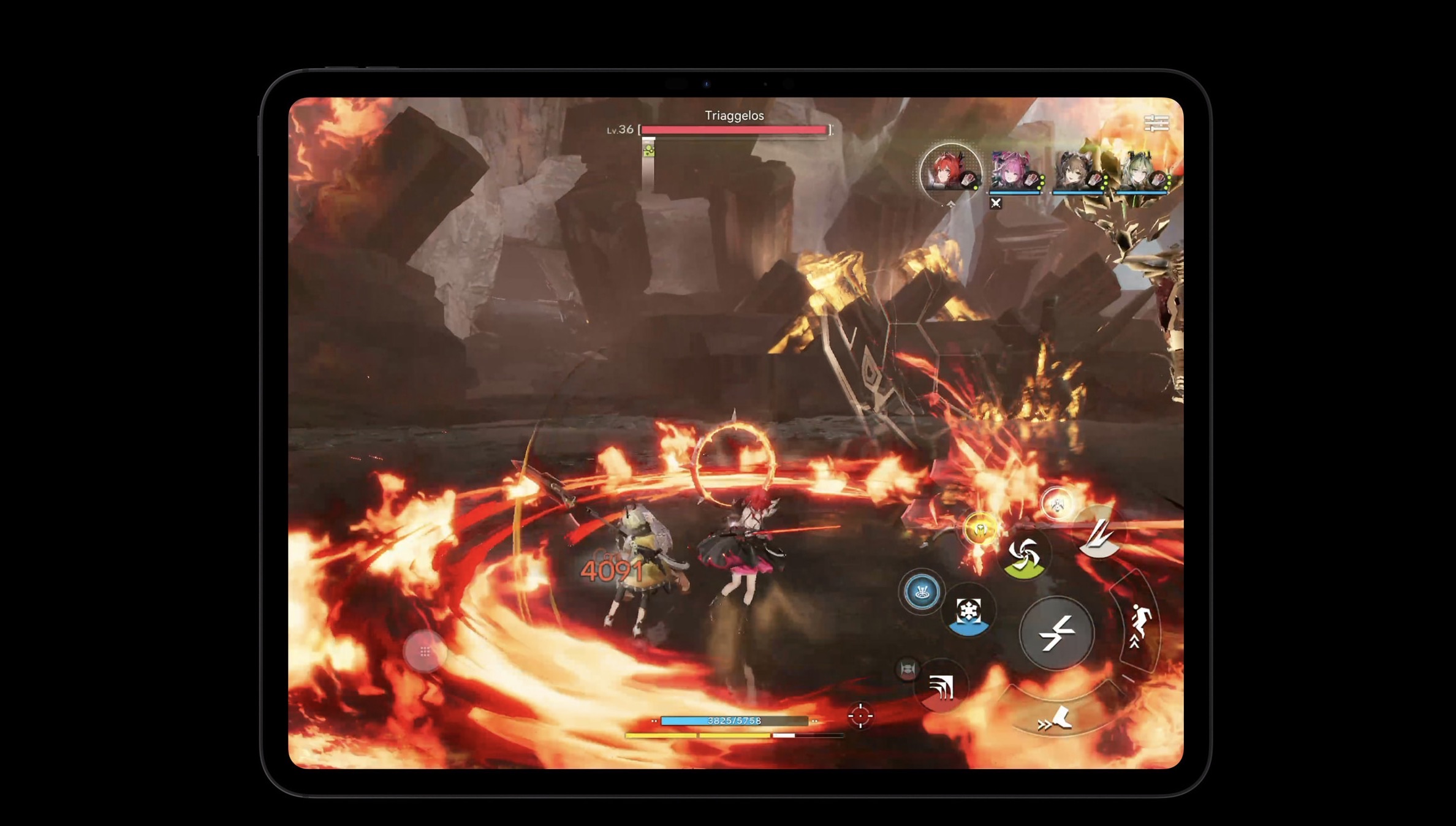
Task: Trigger the red slash-wave skill
Action: 941,688
